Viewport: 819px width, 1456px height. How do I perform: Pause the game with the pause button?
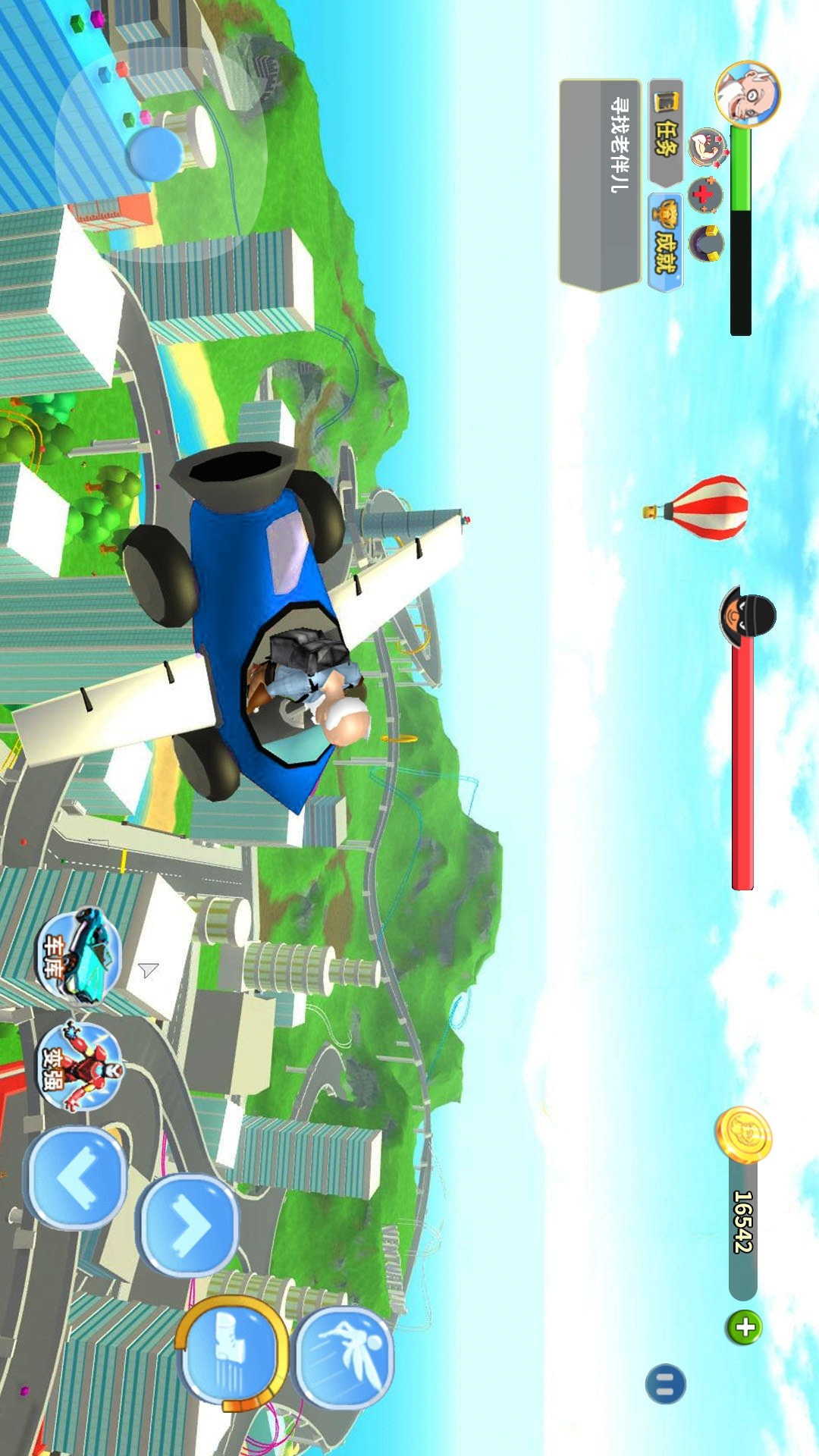click(x=665, y=1384)
